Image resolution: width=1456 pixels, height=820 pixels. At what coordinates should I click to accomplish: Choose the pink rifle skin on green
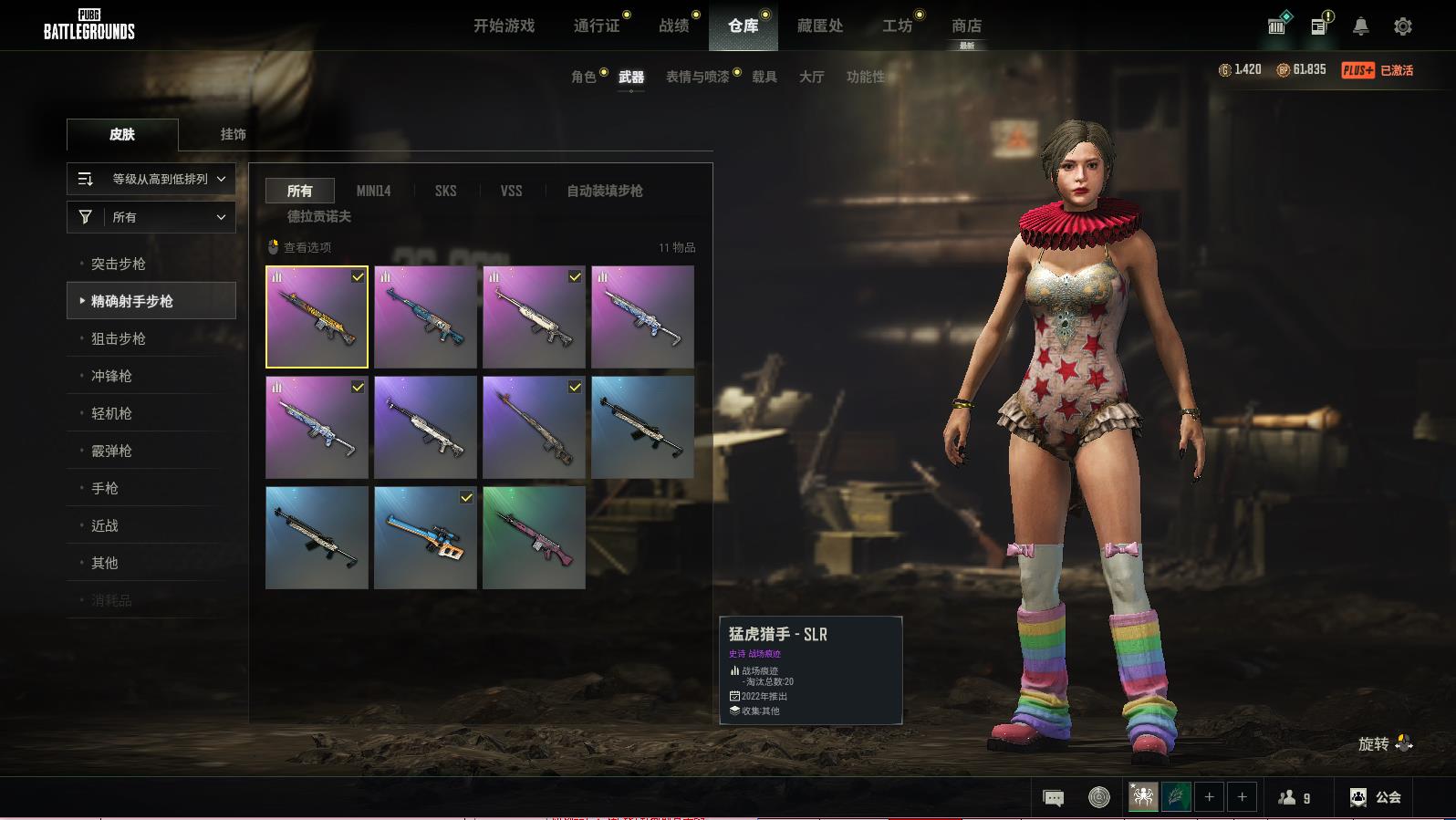pos(534,537)
